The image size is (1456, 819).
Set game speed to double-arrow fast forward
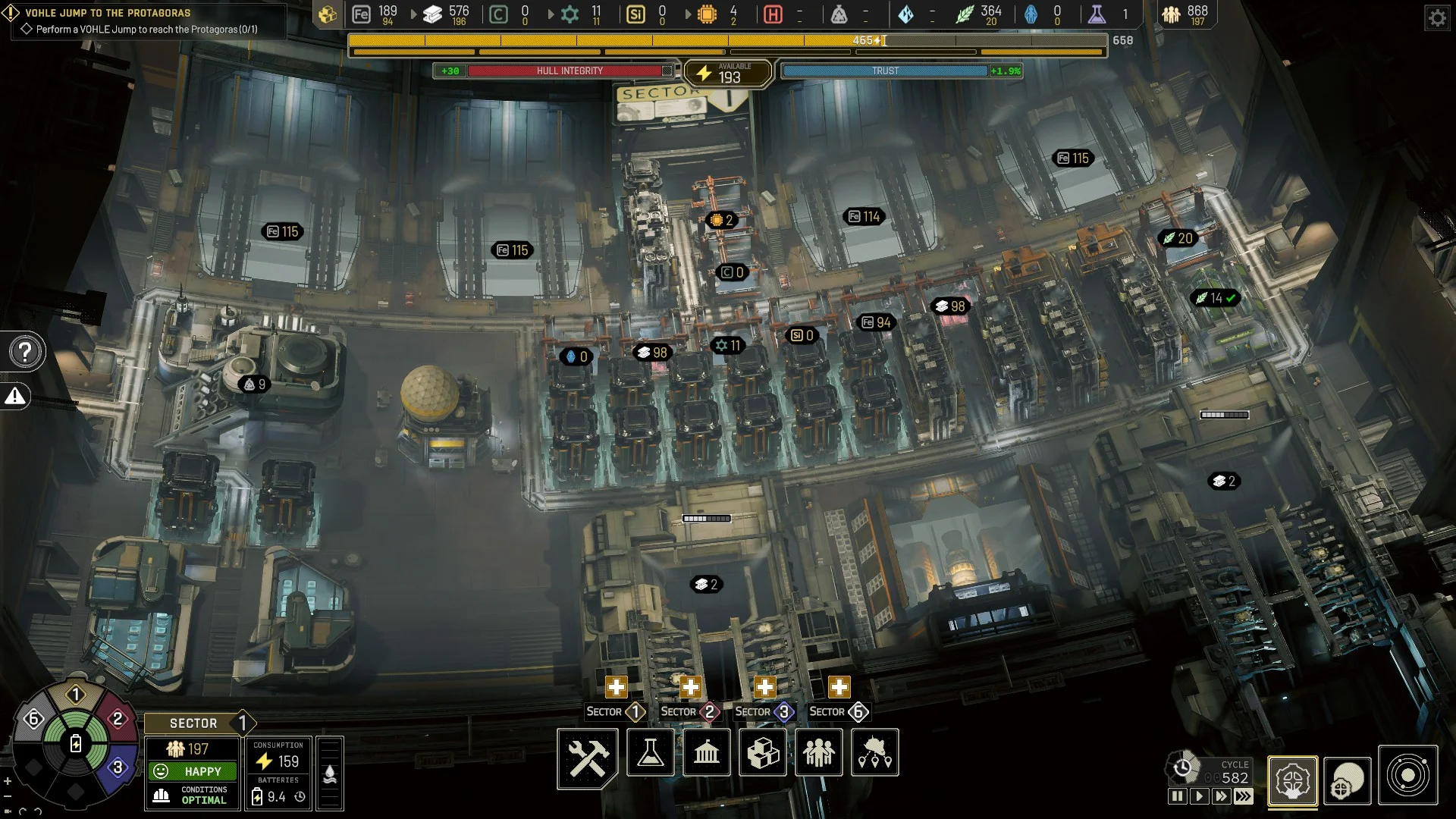pyautogui.click(x=1220, y=796)
